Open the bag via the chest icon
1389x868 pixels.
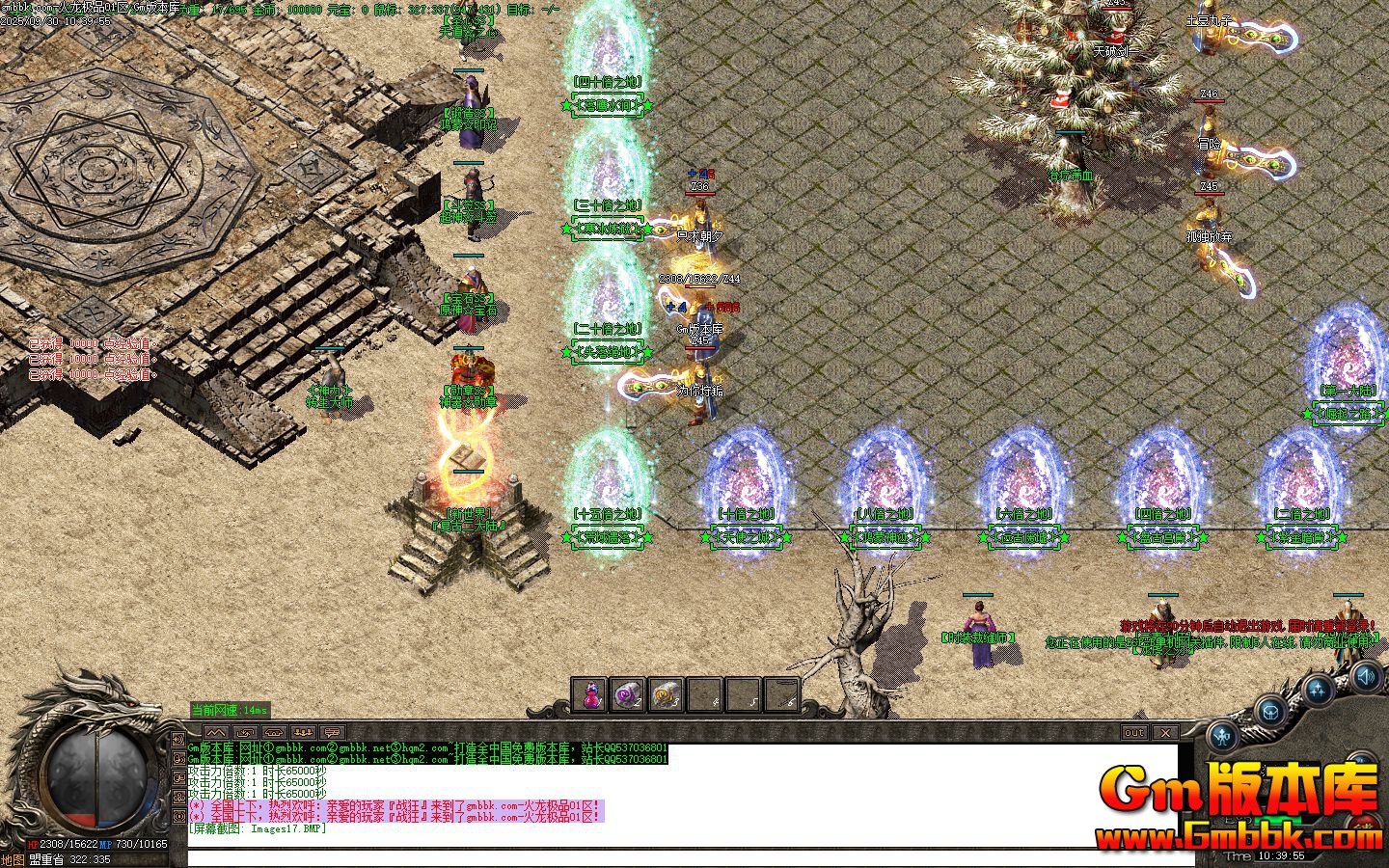(1272, 712)
